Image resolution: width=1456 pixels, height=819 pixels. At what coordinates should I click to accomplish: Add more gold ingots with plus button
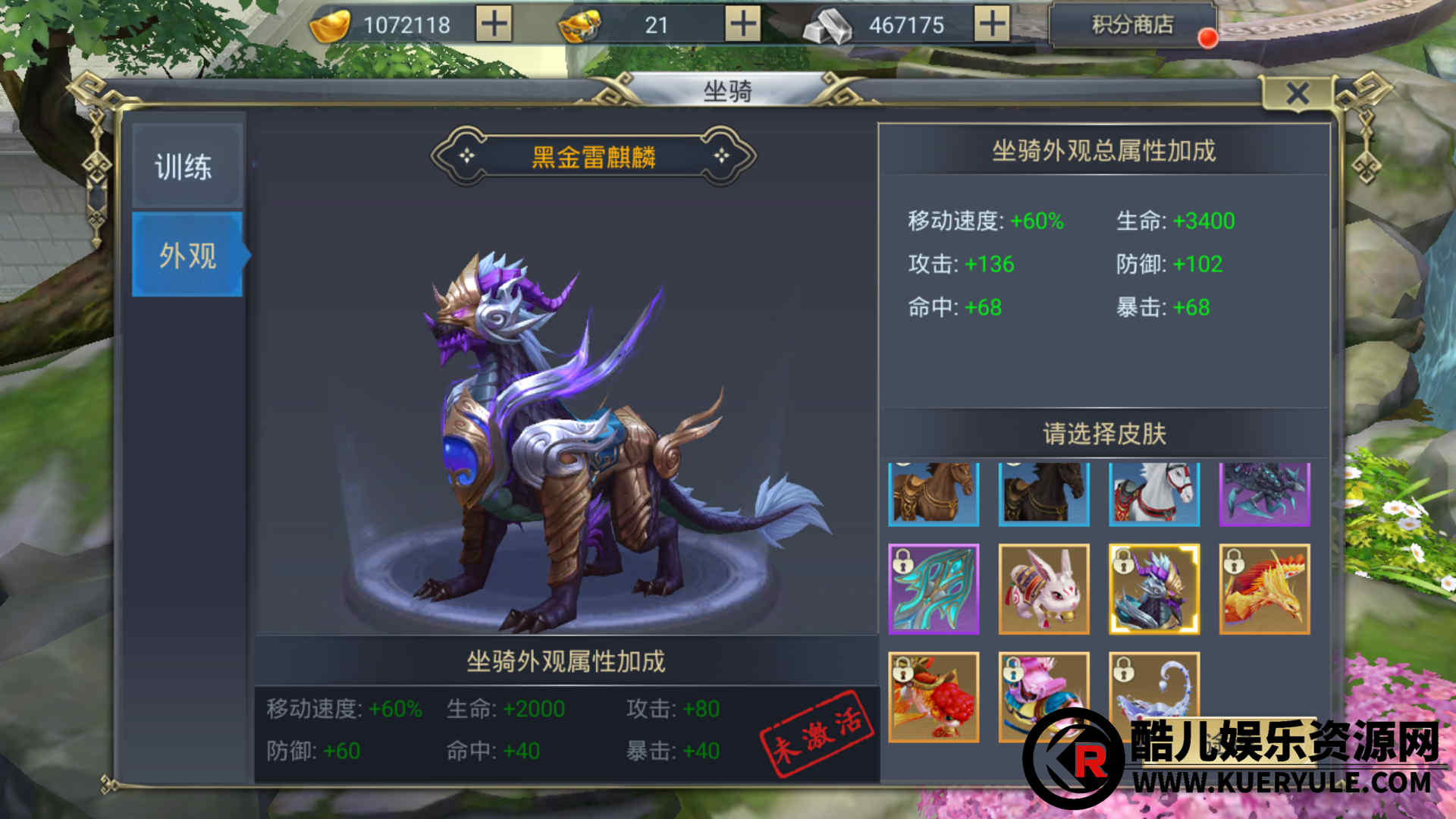(x=494, y=24)
